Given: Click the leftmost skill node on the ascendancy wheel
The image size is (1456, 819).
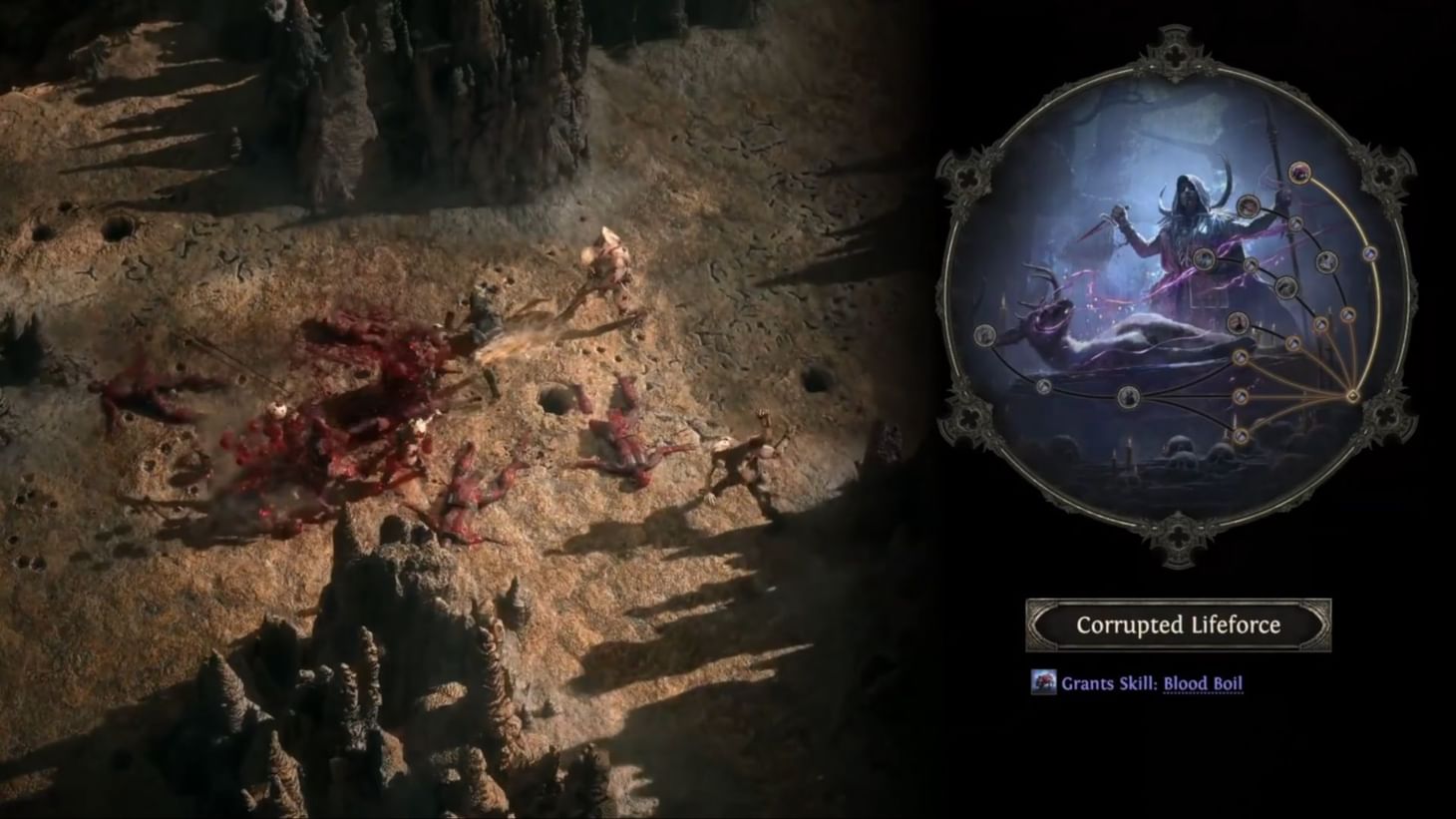Looking at the screenshot, I should 984,335.
